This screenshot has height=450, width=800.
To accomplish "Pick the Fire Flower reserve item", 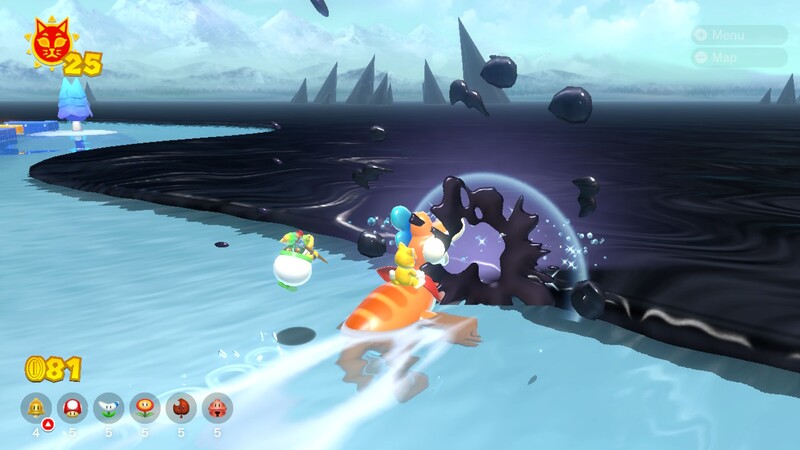I will click(144, 407).
